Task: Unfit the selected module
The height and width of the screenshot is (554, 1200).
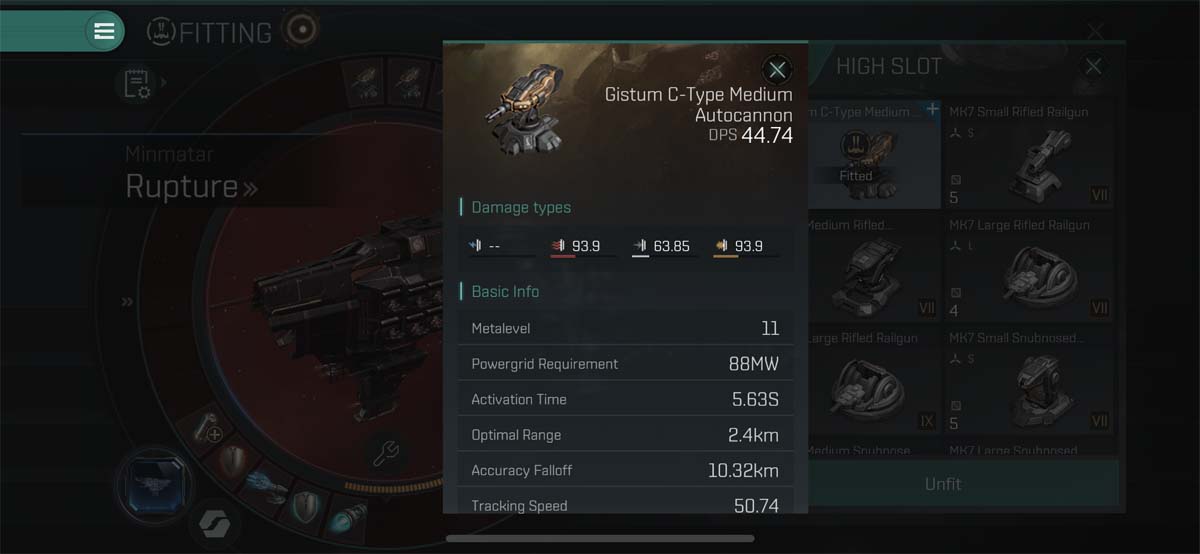Action: coord(942,484)
